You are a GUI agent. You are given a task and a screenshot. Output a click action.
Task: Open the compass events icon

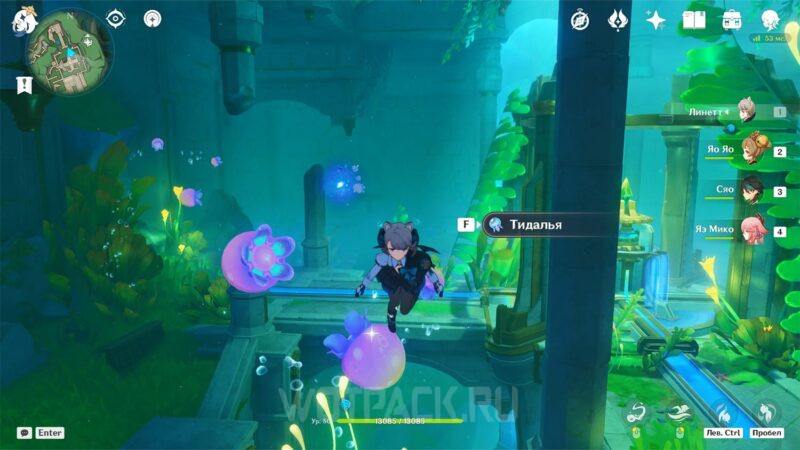click(580, 20)
